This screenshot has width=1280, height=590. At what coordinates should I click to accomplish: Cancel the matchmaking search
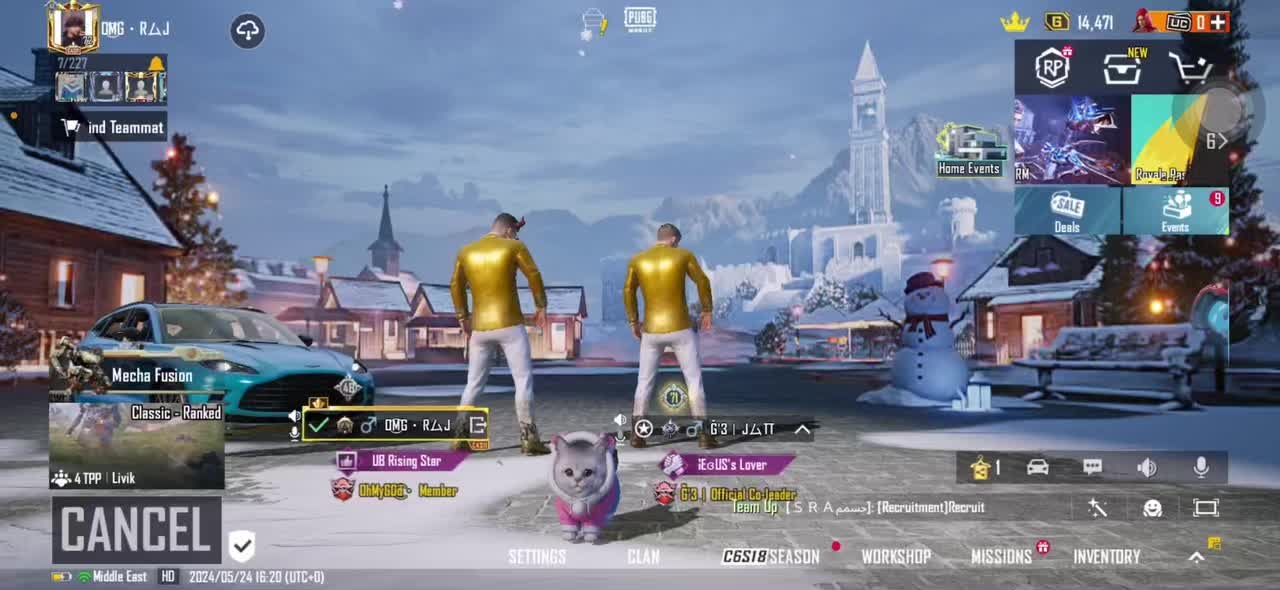coord(136,529)
